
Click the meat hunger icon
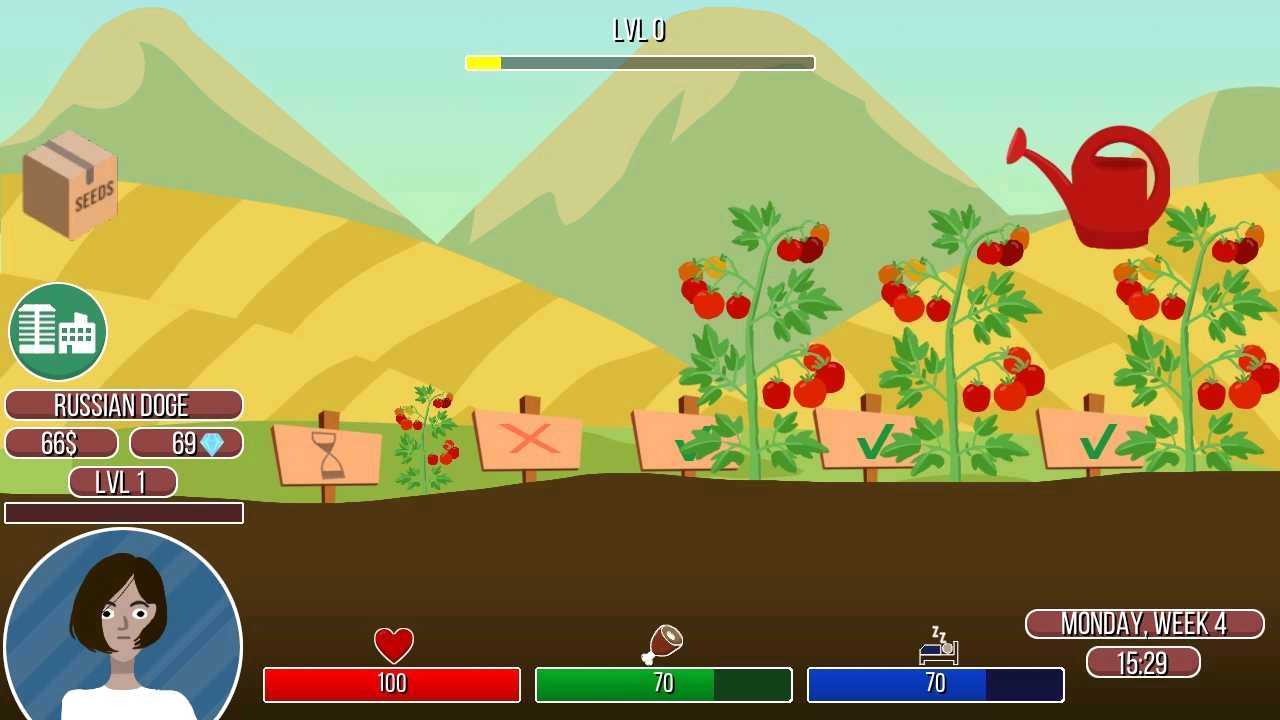tap(663, 641)
